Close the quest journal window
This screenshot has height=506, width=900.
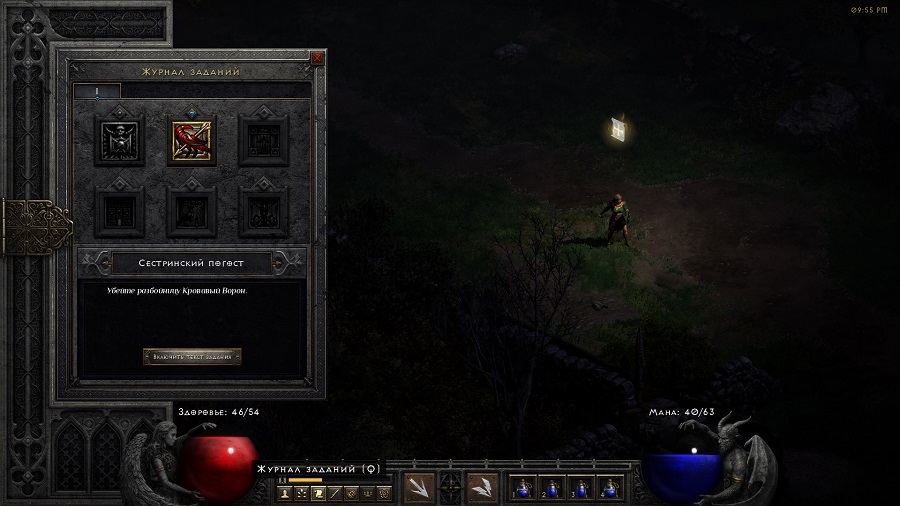point(318,58)
